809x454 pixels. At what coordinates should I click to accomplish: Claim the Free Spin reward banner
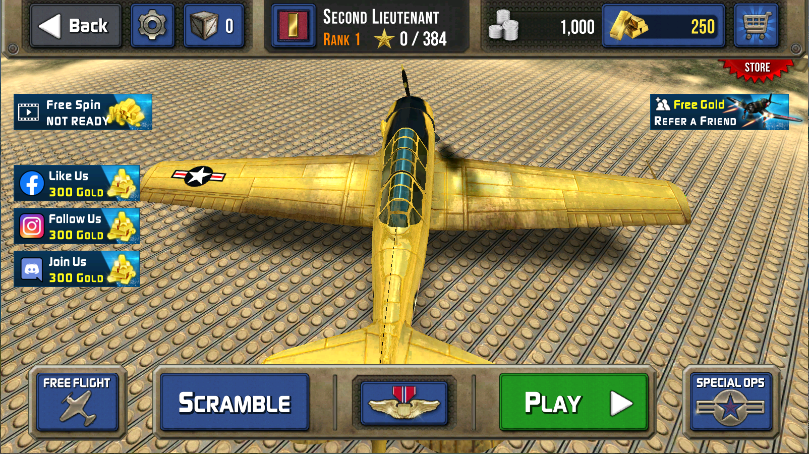(83, 111)
